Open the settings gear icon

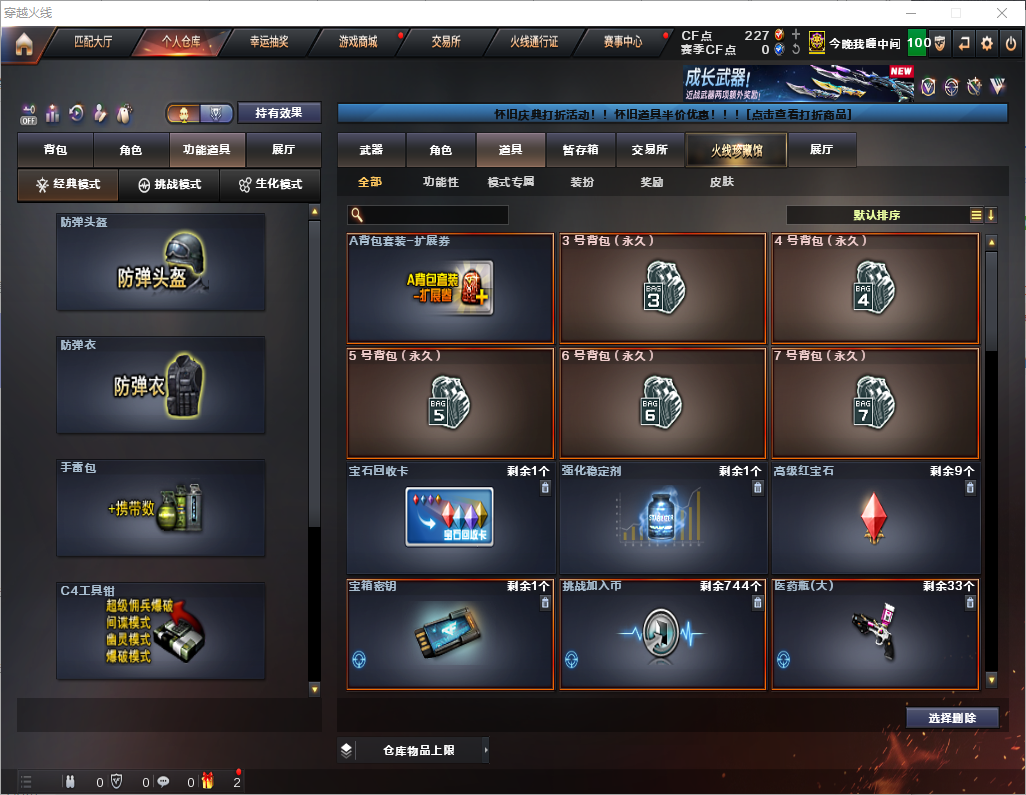pos(987,43)
